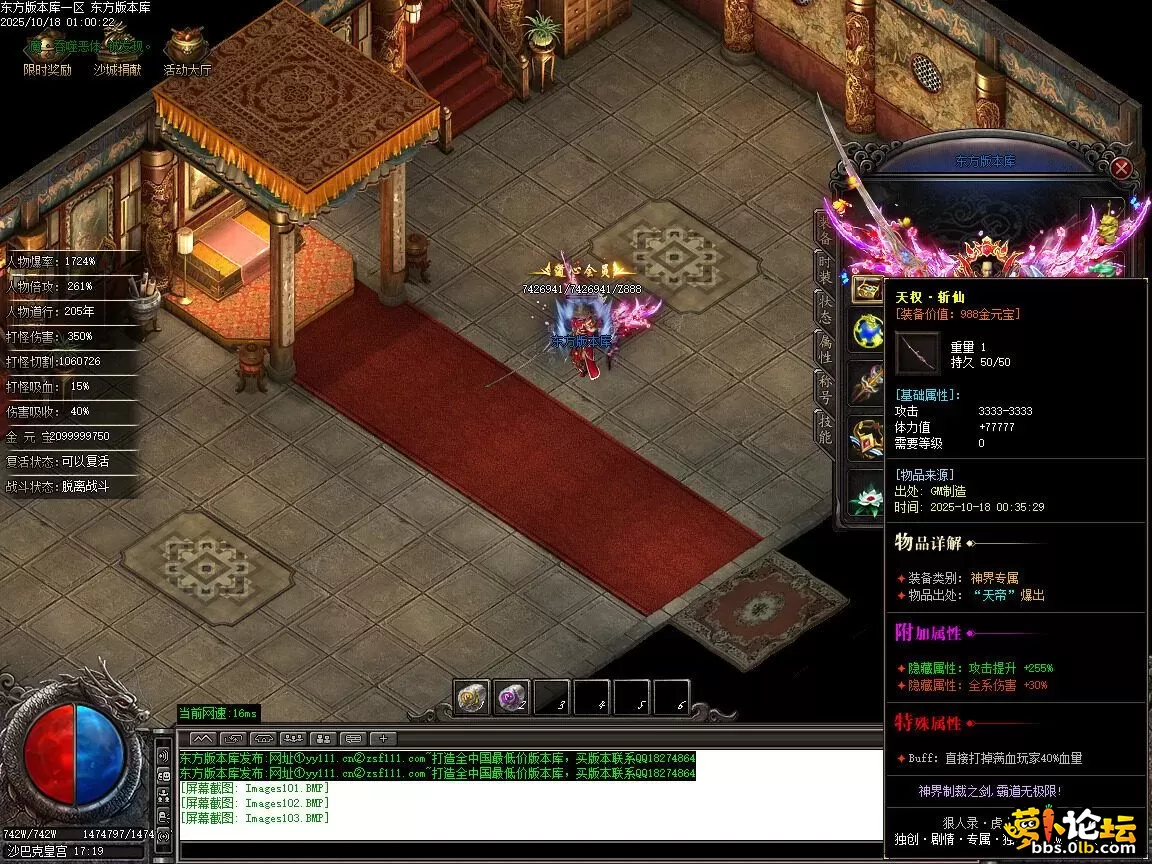Use the item in hotbar slot 1
This screenshot has height=864, width=1152.
(x=472, y=697)
